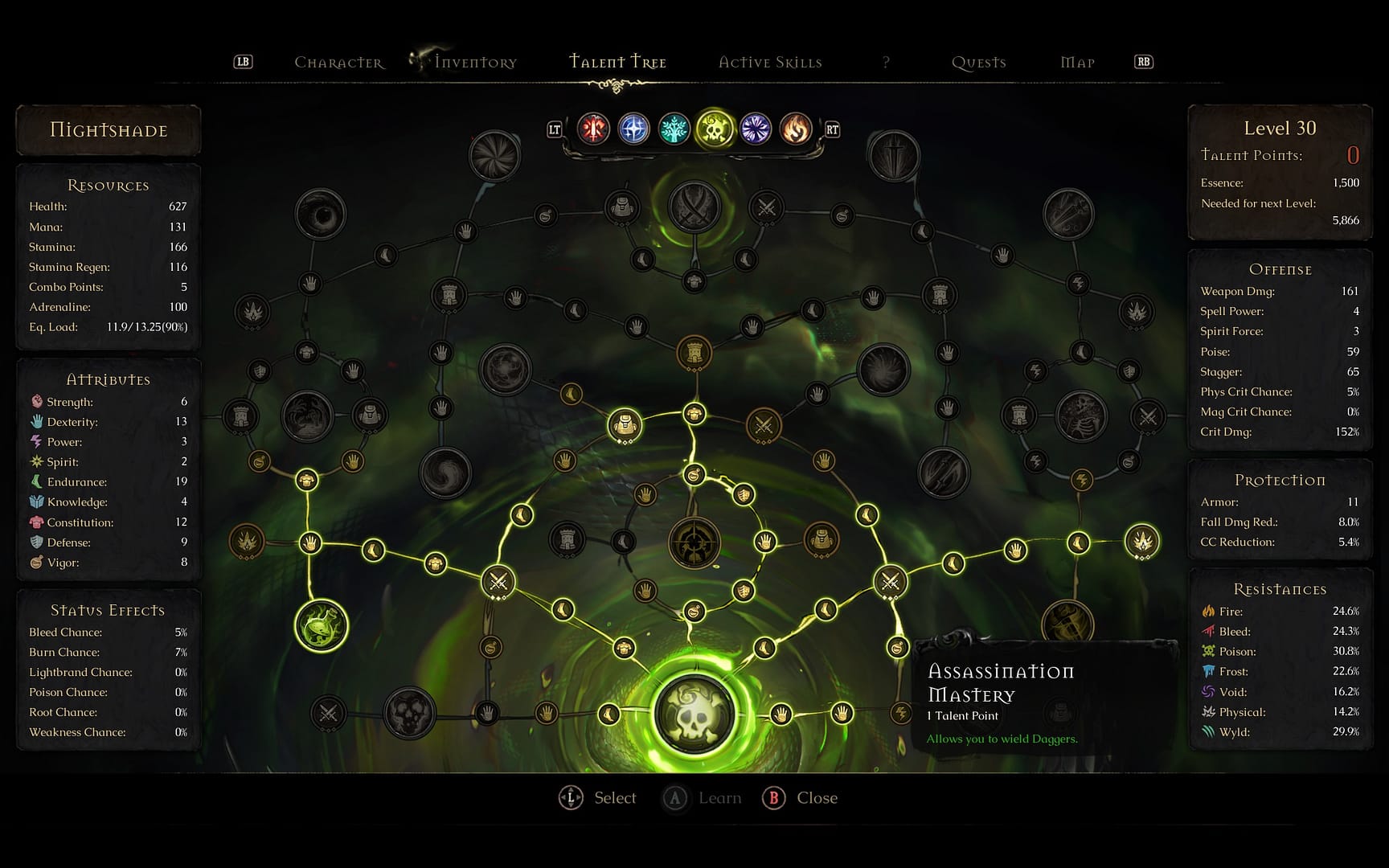Pick the teal snowflake talent tree icon
Screen dimensions: 1389x868
coord(674,129)
